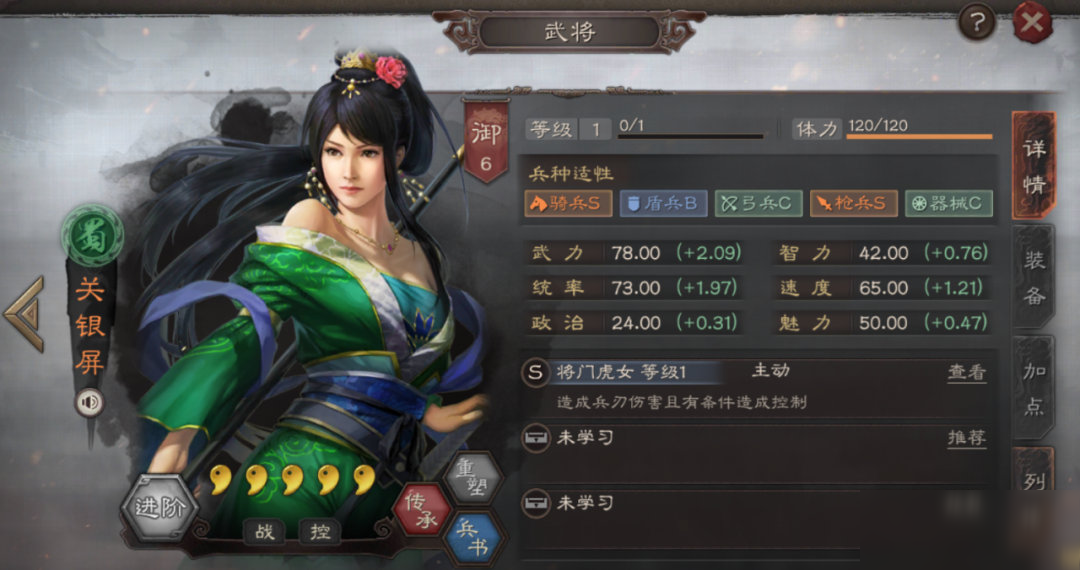The width and height of the screenshot is (1080, 570).
Task: View 将门虎女 skill via 查看 link
Action: [x=966, y=372]
